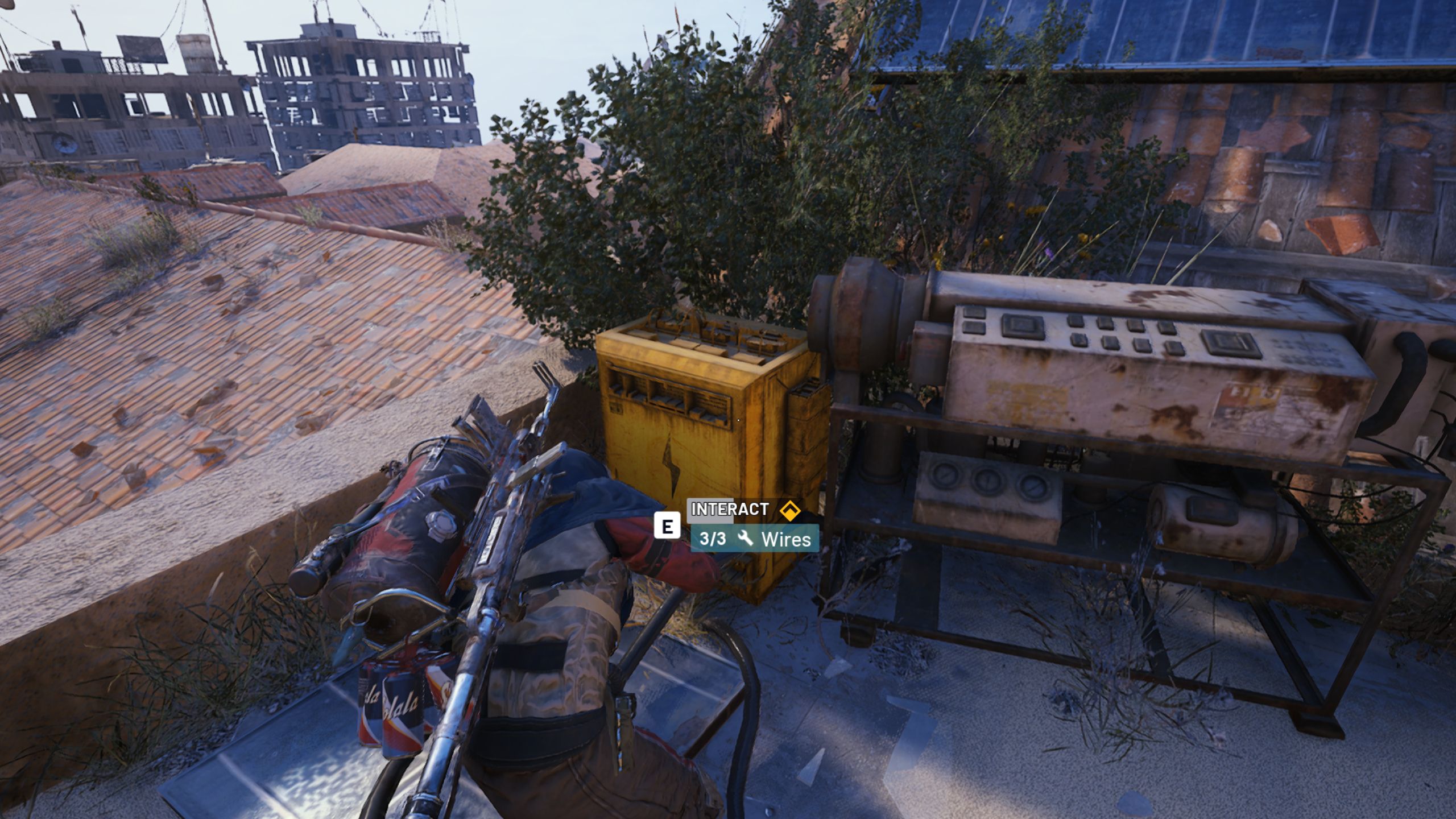Click the 3/3 progress counter
The image size is (1456, 819).
point(713,540)
